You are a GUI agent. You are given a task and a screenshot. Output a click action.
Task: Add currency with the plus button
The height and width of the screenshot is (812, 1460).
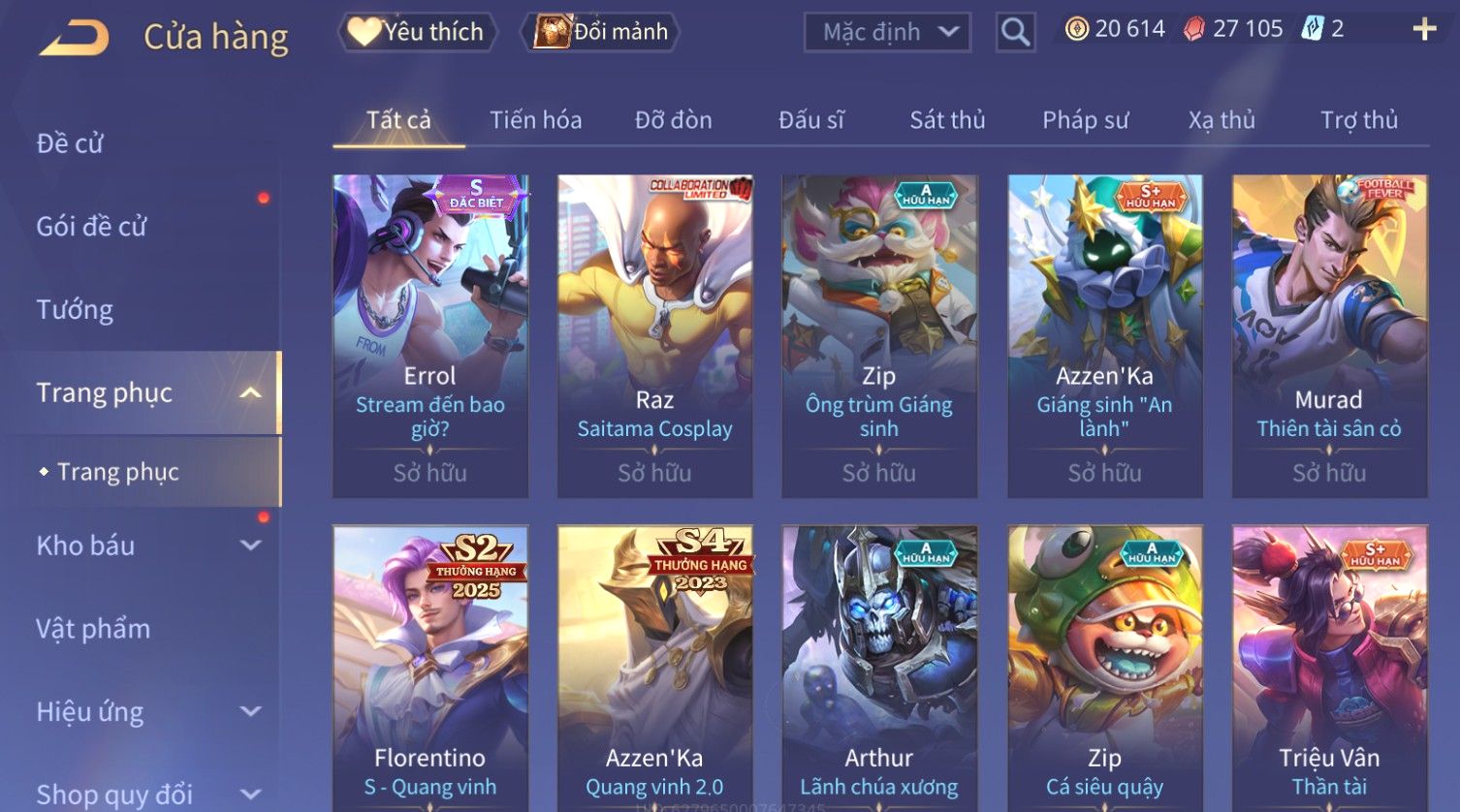pos(1424,29)
